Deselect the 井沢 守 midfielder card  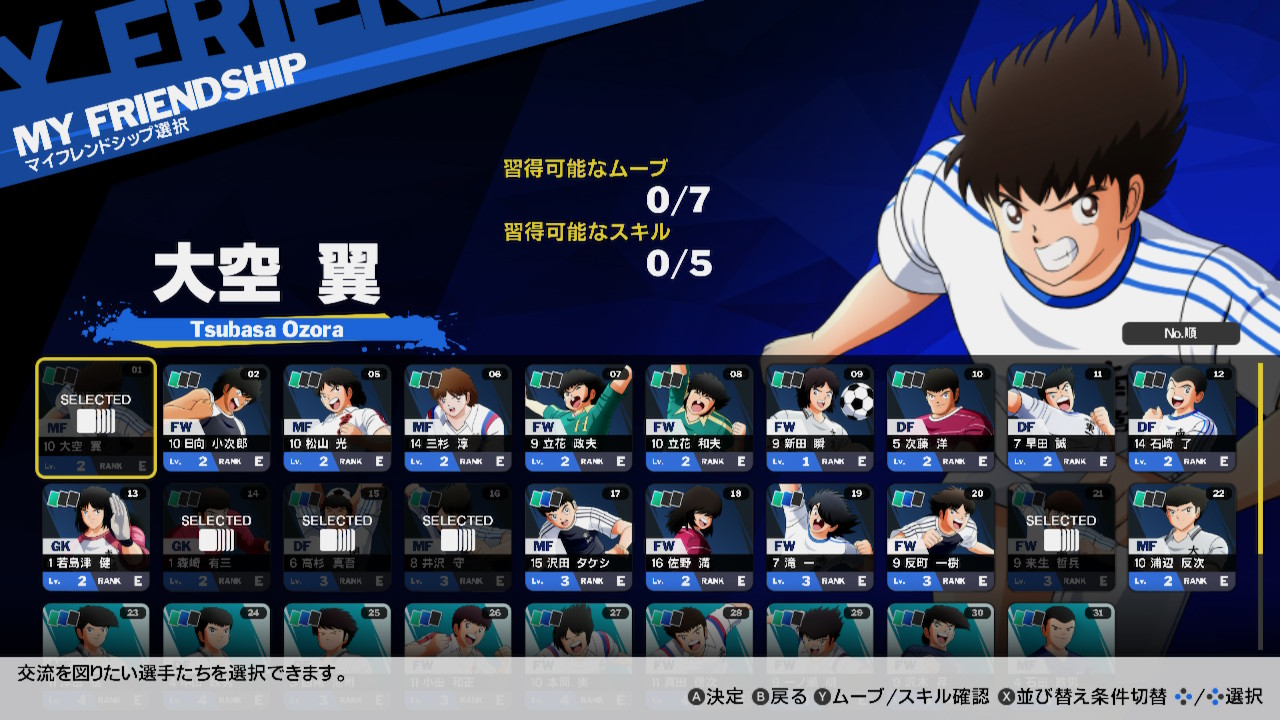pos(459,538)
